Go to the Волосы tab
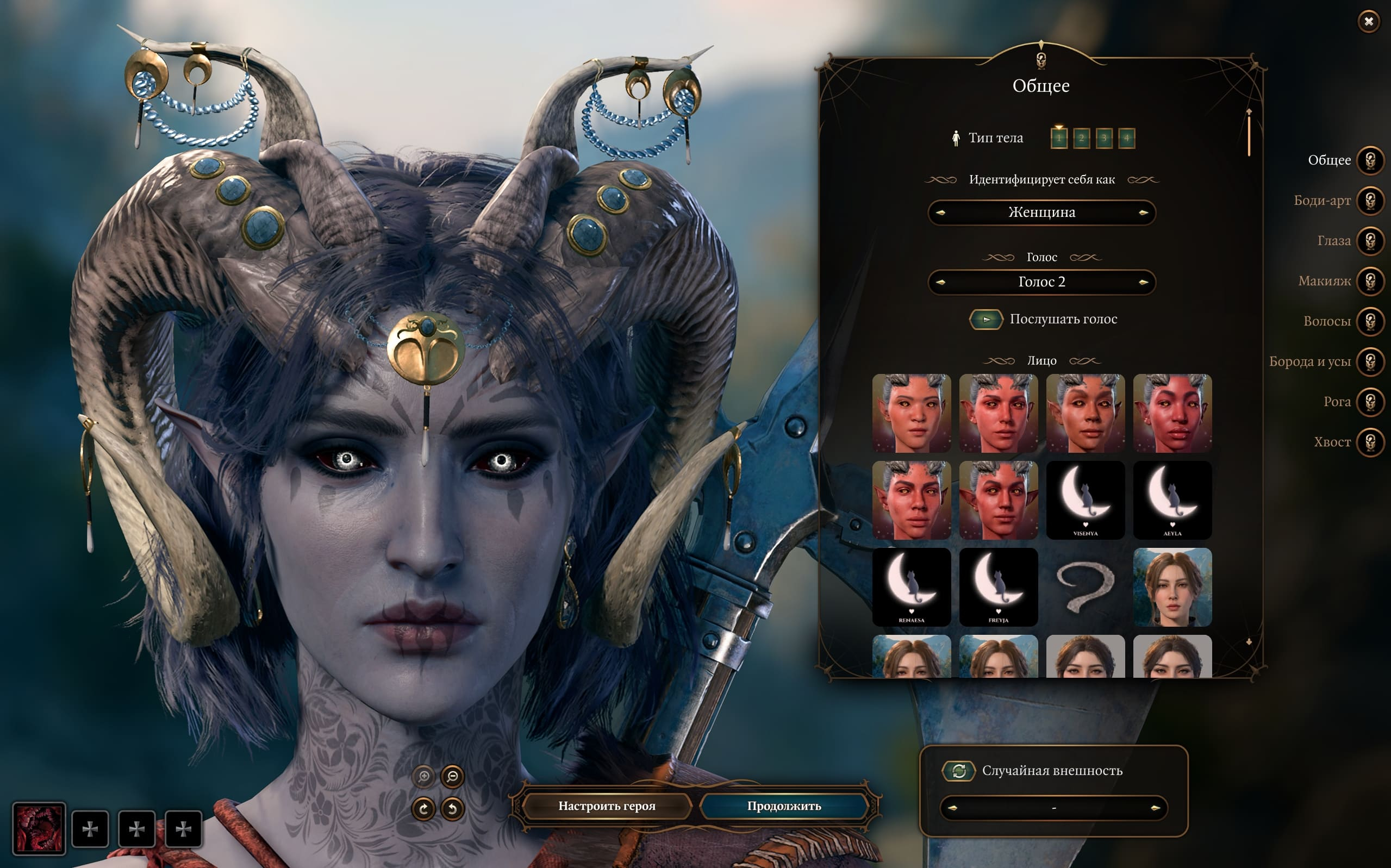This screenshot has width=1391, height=868. pyautogui.click(x=1370, y=321)
